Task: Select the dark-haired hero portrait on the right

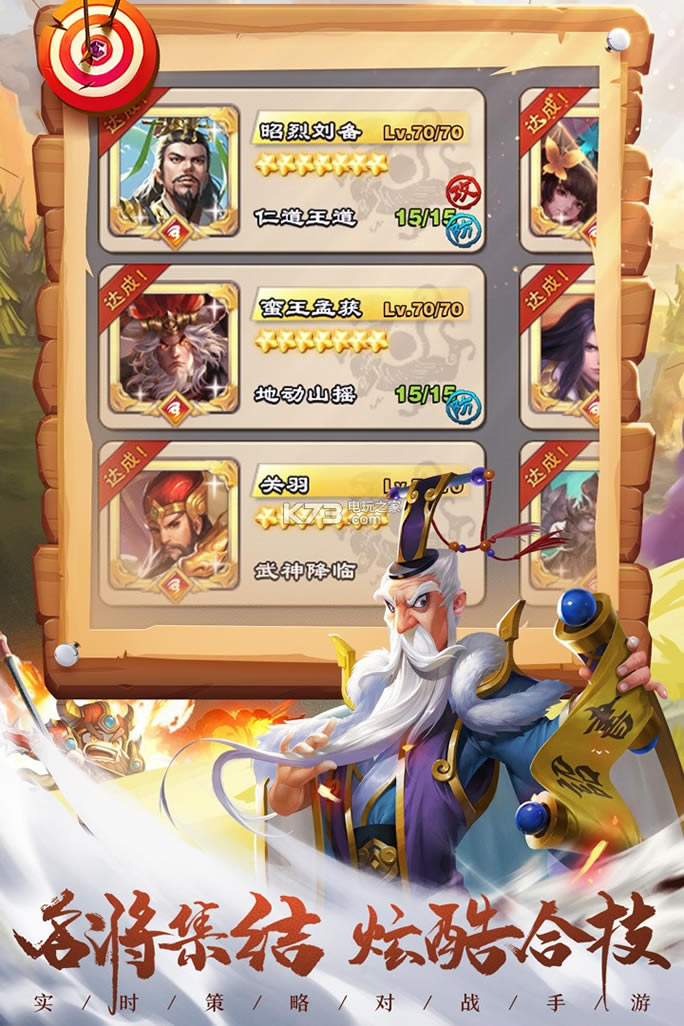Action: tap(567, 352)
